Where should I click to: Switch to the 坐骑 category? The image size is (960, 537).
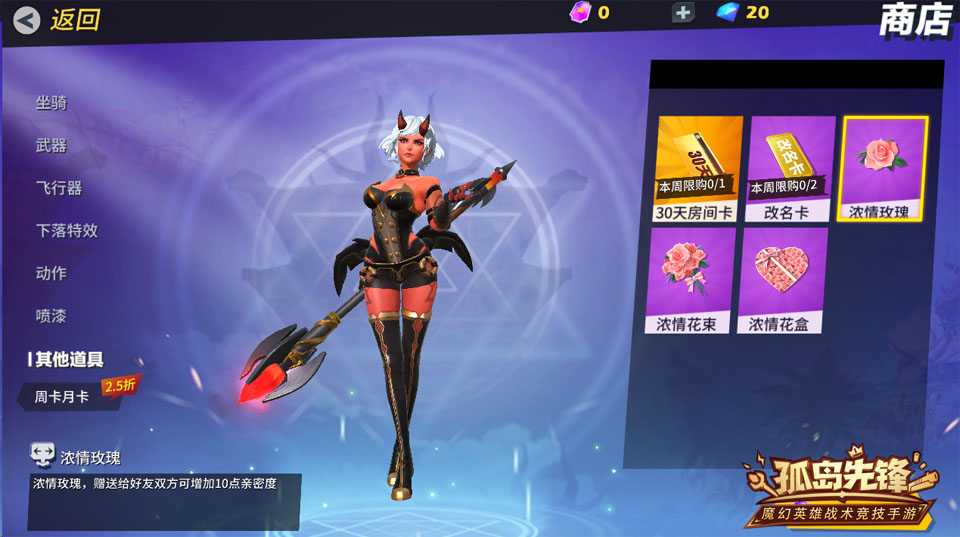point(52,102)
